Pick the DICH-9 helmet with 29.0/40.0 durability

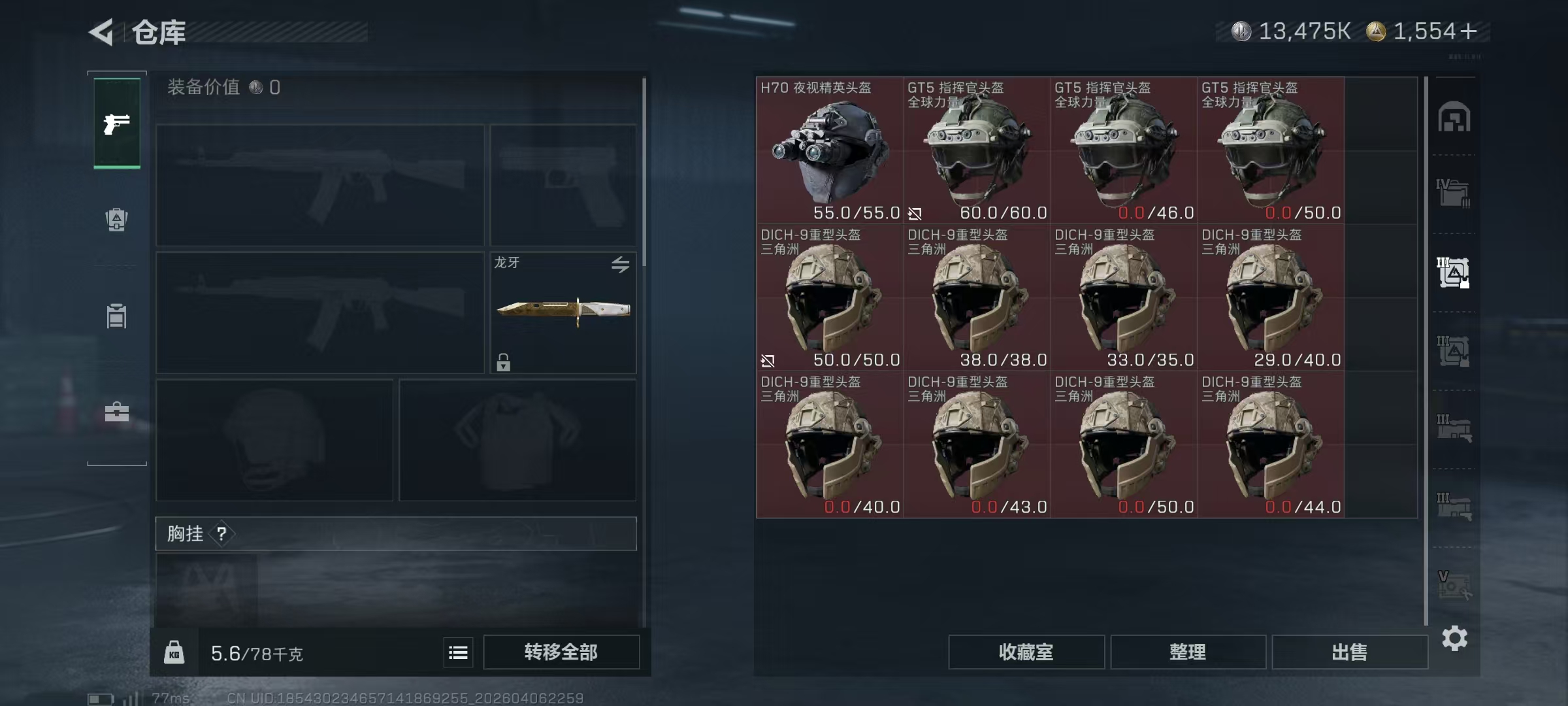1271,297
